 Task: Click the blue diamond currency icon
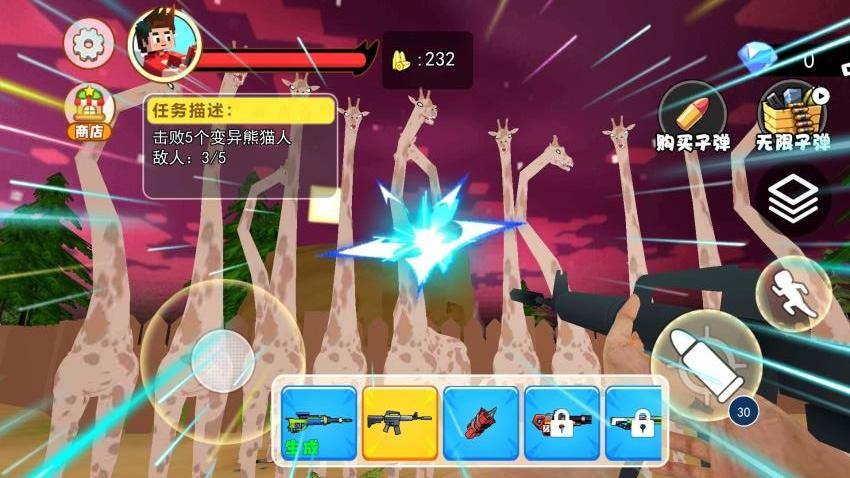(x=756, y=56)
